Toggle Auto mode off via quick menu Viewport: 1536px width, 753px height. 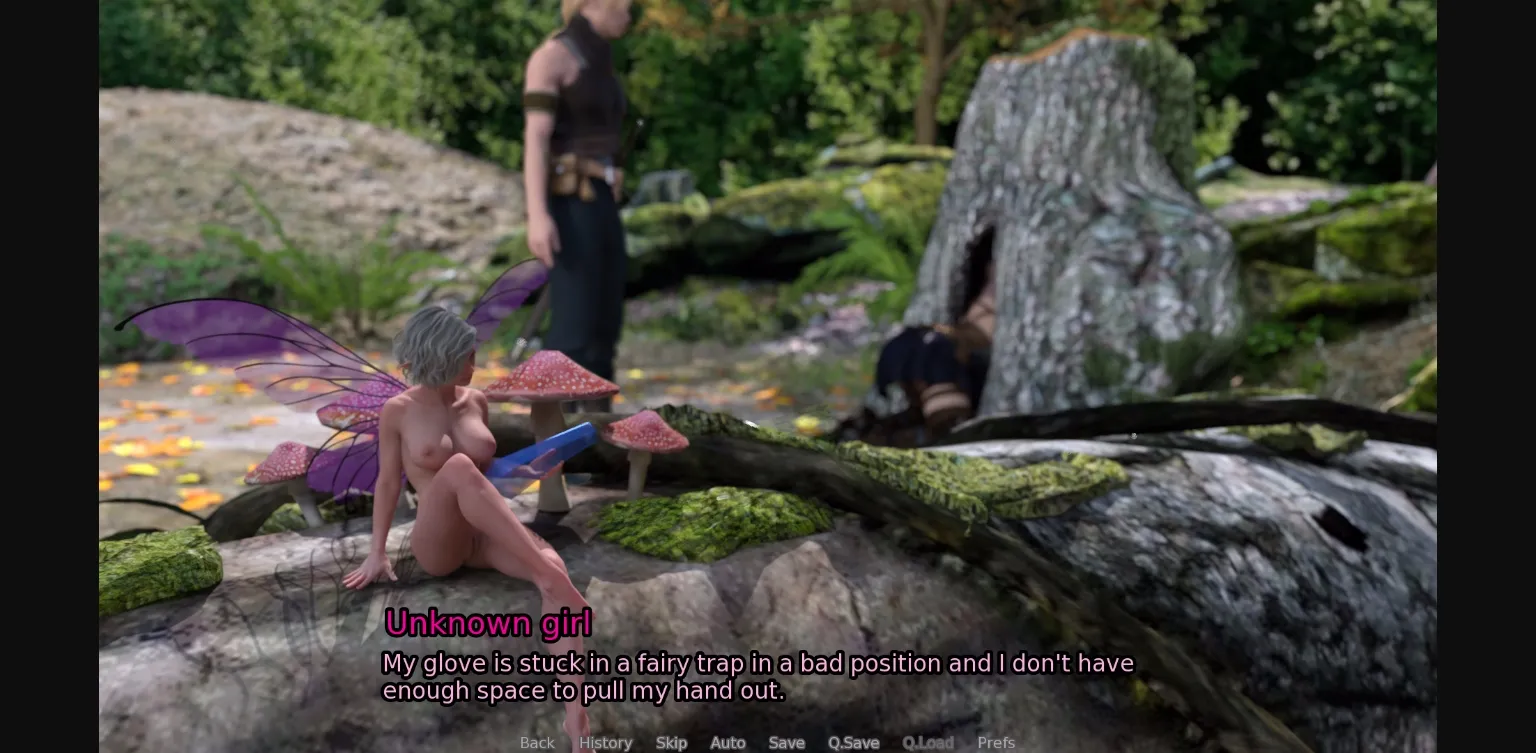click(x=727, y=742)
